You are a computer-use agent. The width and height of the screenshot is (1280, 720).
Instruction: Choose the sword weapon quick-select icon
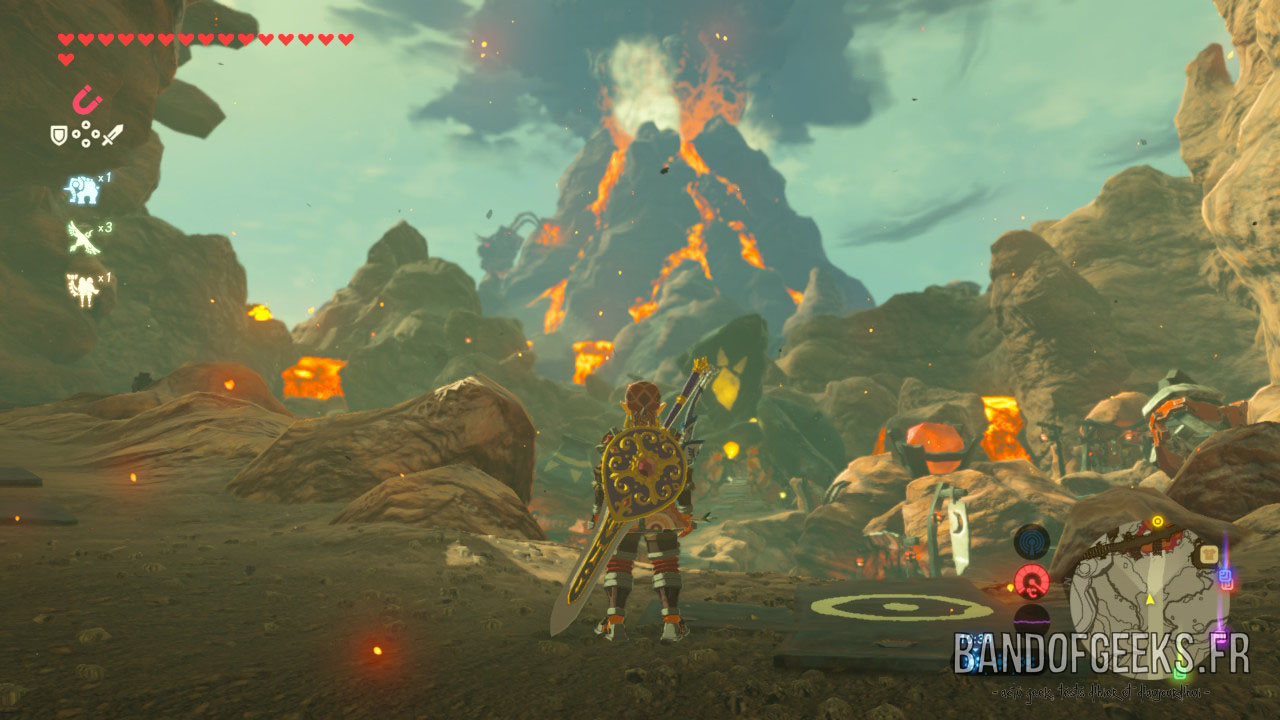point(112,134)
